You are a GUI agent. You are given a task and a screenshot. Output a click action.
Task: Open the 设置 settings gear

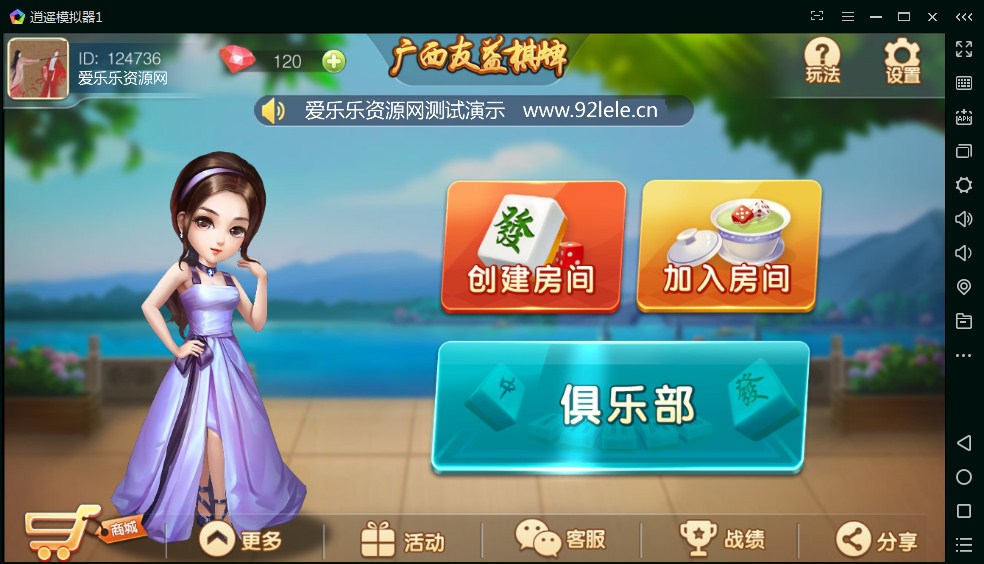(x=901, y=60)
